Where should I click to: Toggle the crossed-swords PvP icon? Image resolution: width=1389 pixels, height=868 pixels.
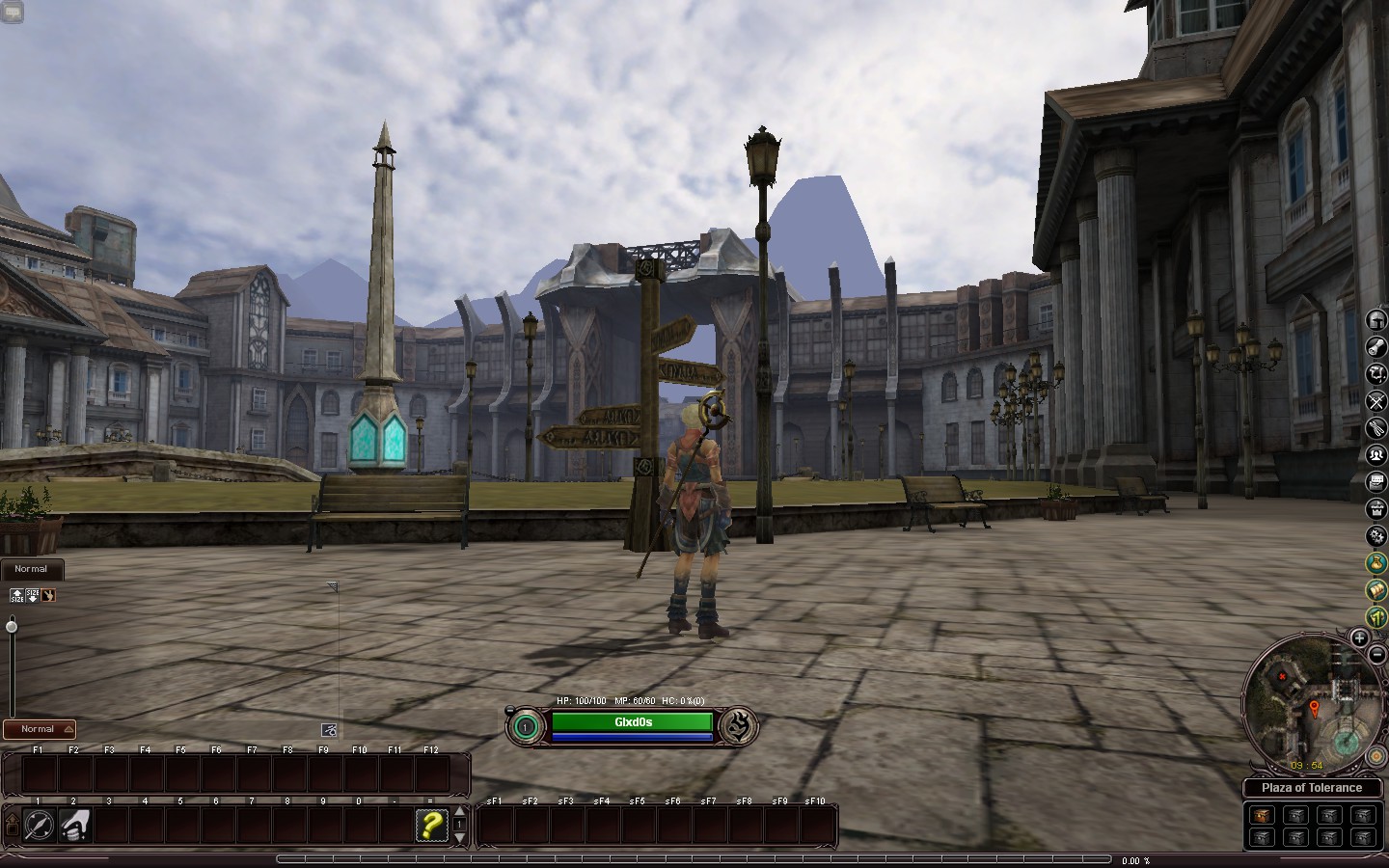point(1375,401)
